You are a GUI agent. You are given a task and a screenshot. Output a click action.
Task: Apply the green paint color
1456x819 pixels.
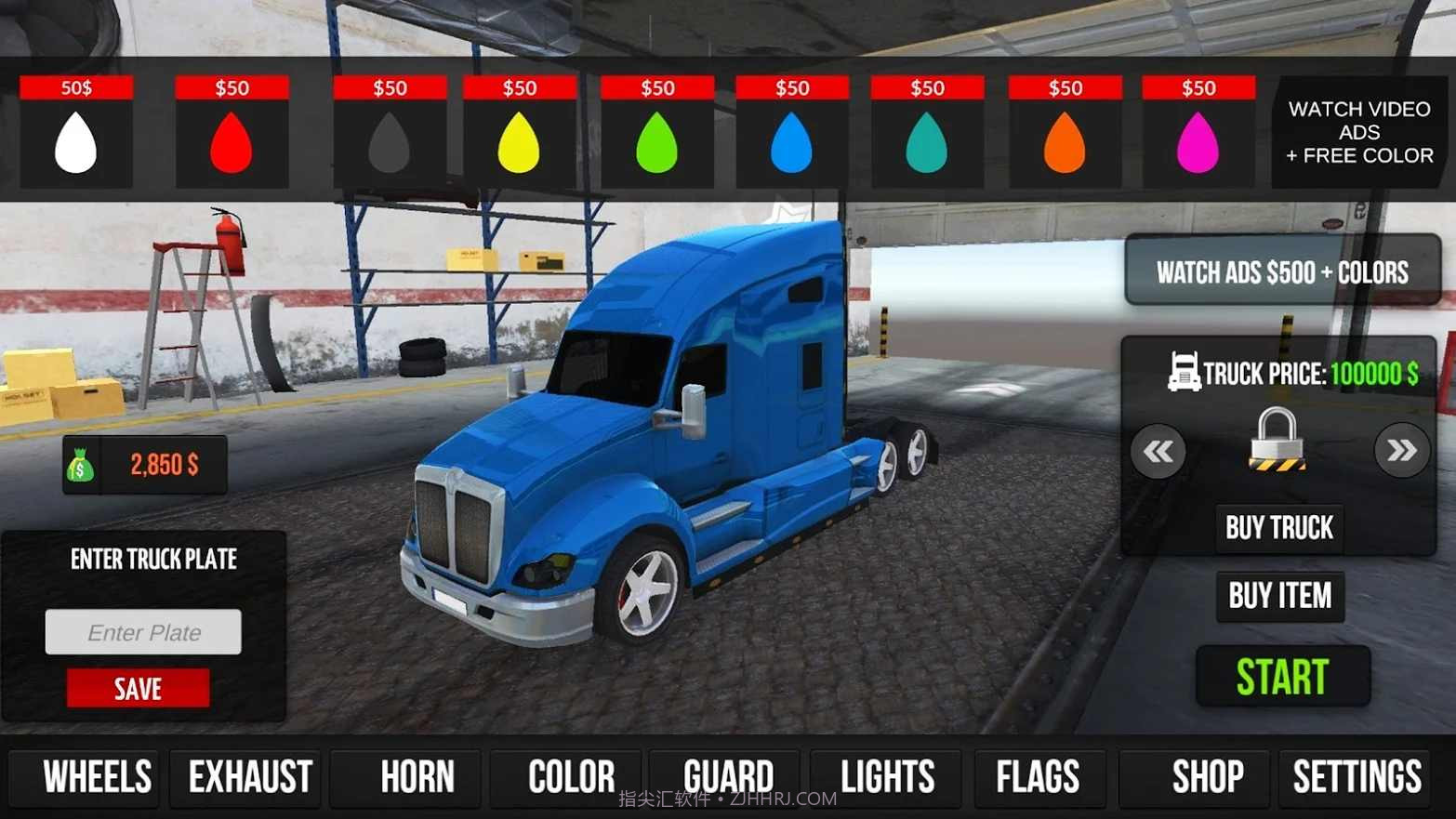click(656, 142)
